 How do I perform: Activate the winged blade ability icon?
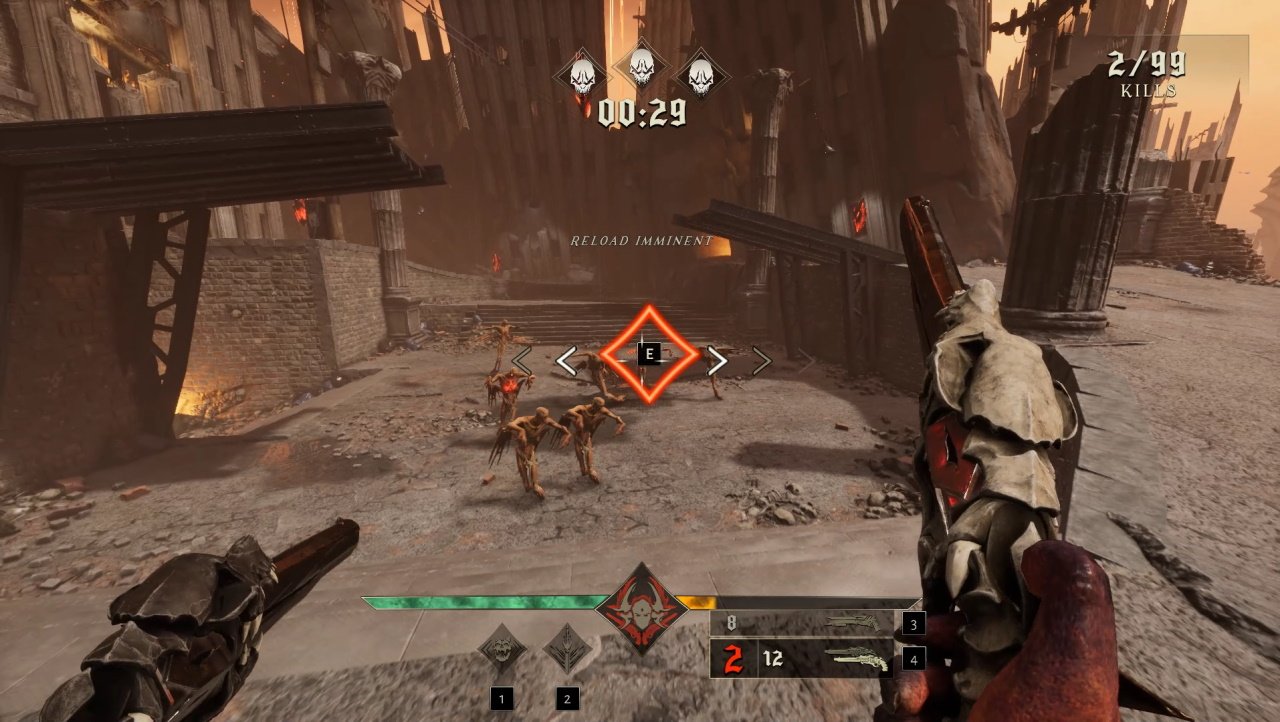point(566,648)
